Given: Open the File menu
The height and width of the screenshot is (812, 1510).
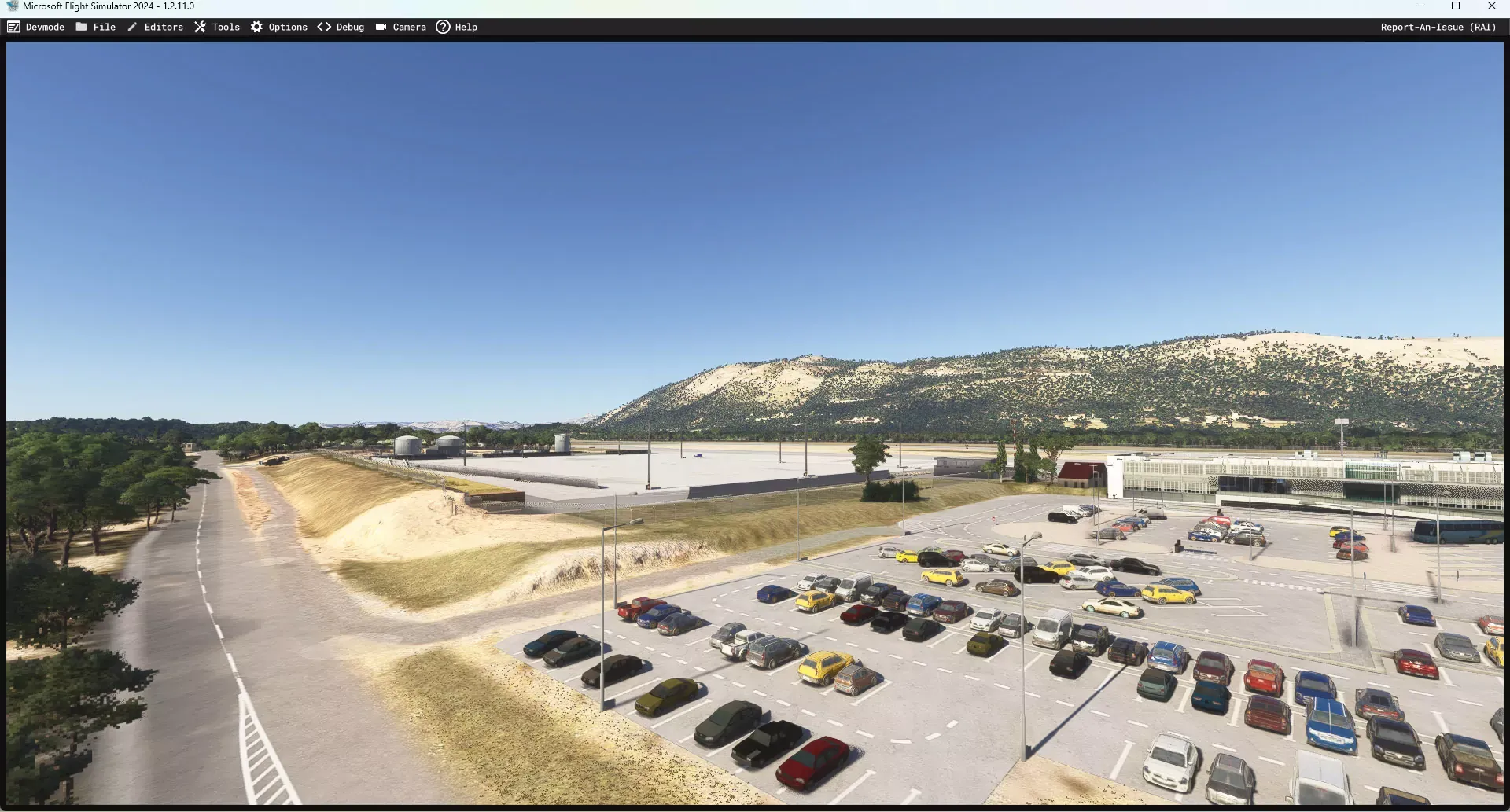Looking at the screenshot, I should [96, 27].
